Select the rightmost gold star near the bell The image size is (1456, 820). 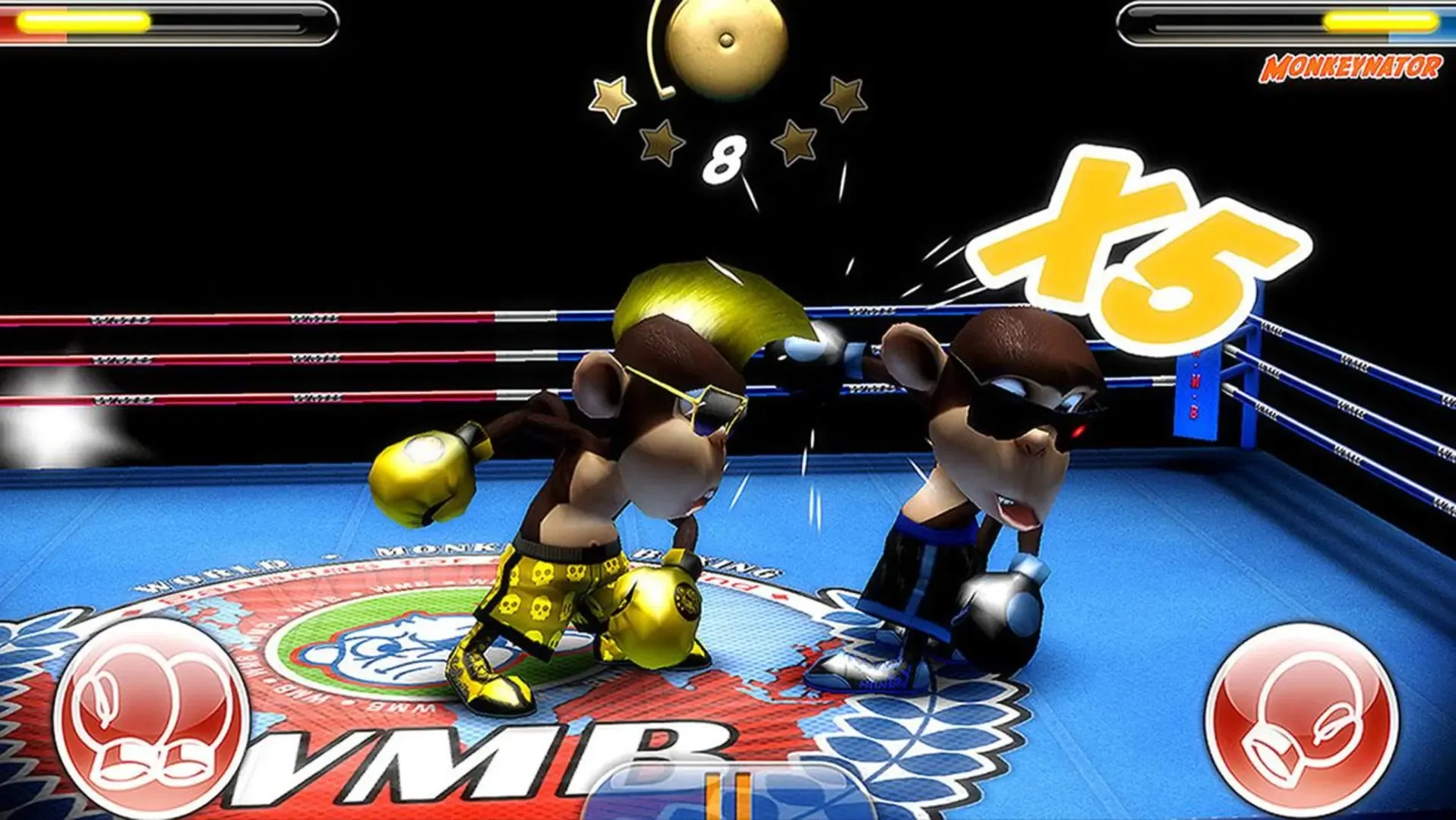[x=843, y=95]
